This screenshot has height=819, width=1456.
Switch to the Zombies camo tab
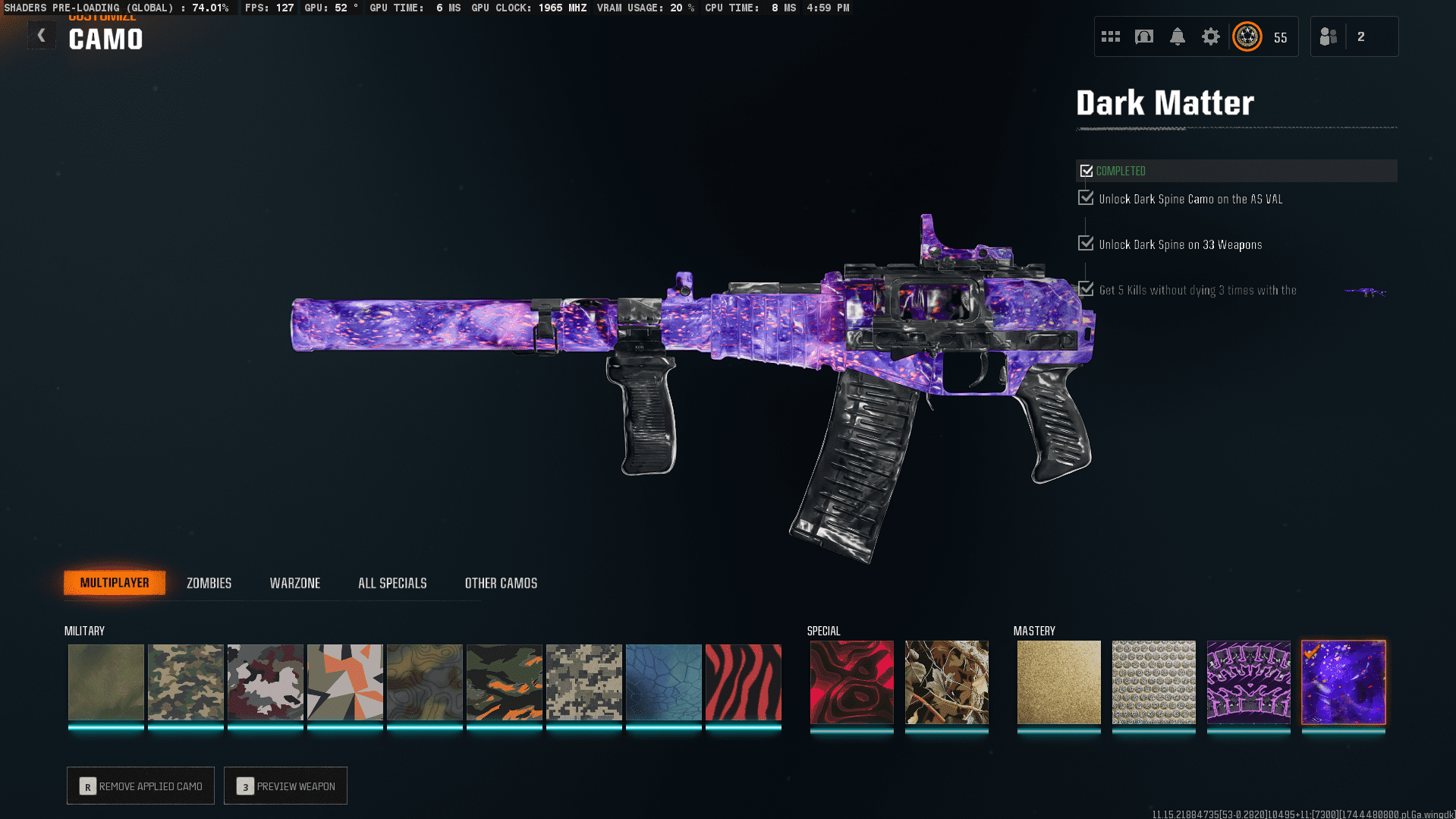pos(209,583)
